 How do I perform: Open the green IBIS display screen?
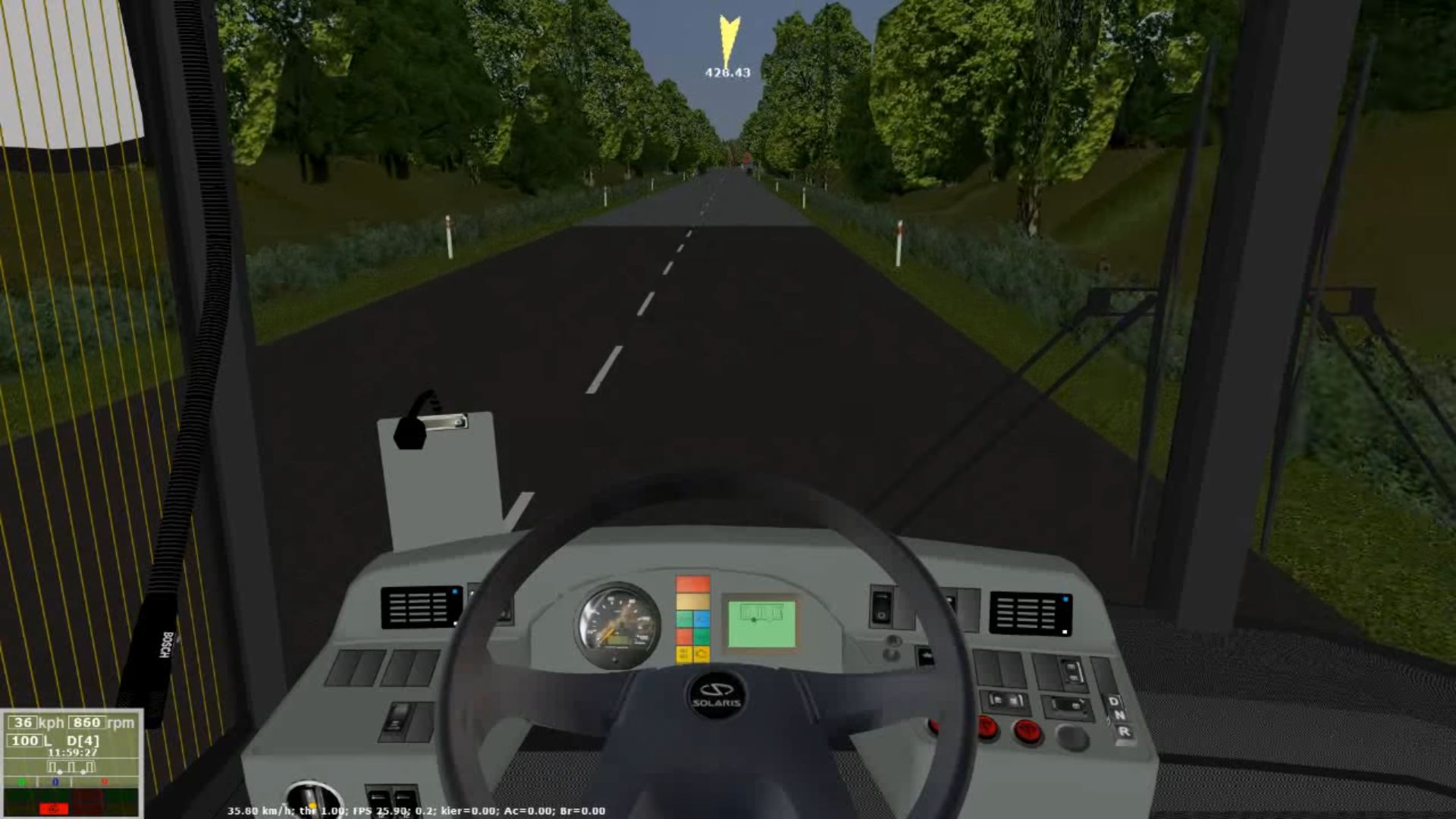click(761, 623)
